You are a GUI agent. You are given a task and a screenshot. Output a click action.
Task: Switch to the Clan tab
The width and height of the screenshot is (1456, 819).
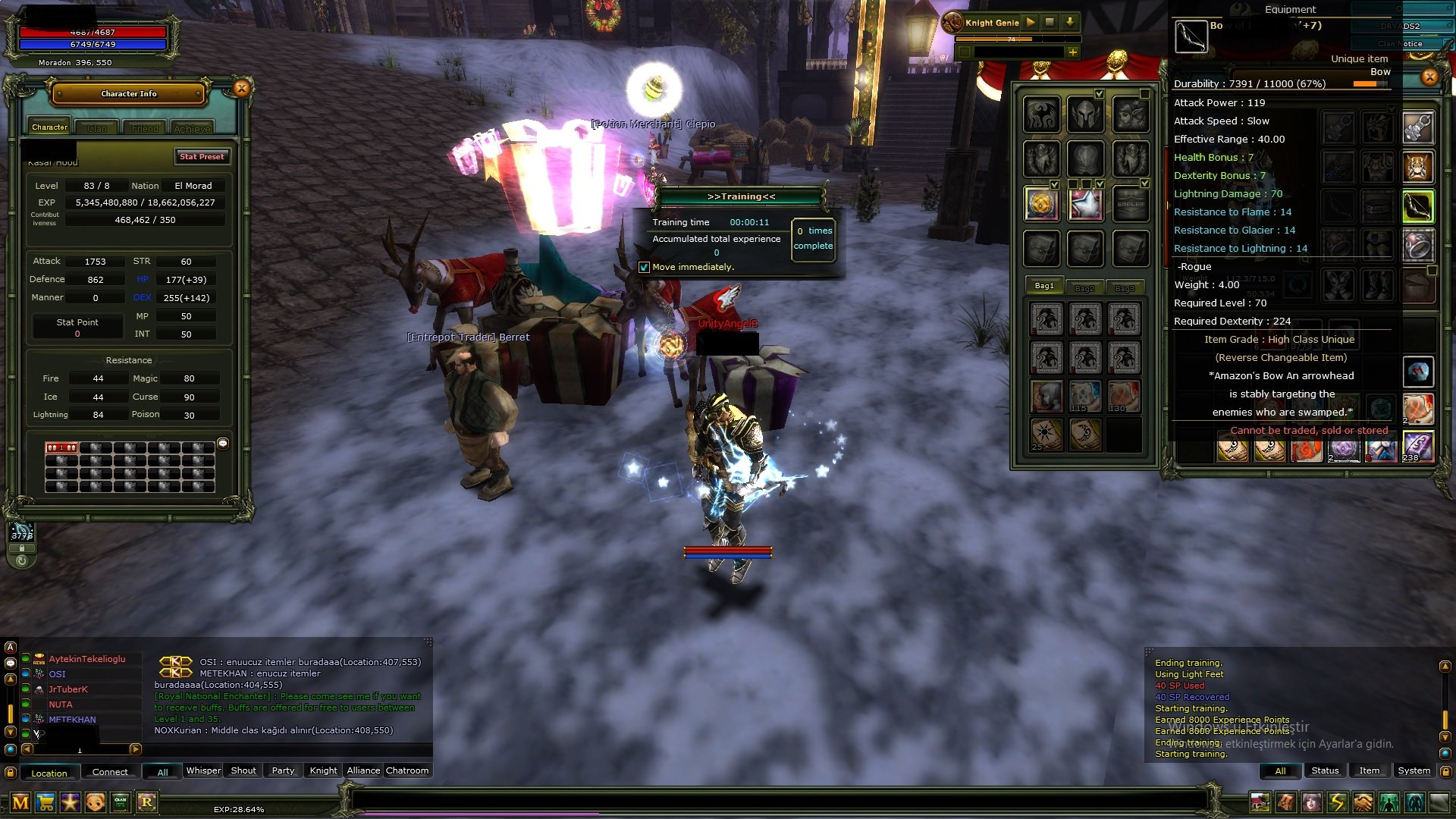[97, 128]
